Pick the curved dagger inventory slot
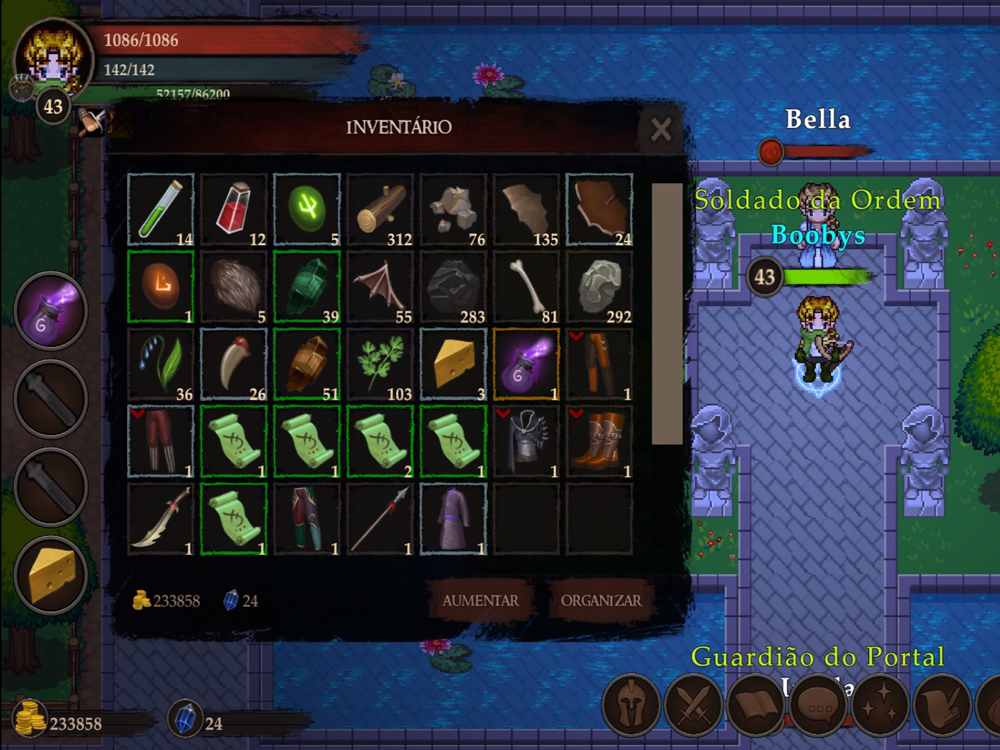Image resolution: width=1000 pixels, height=750 pixels. (161, 519)
